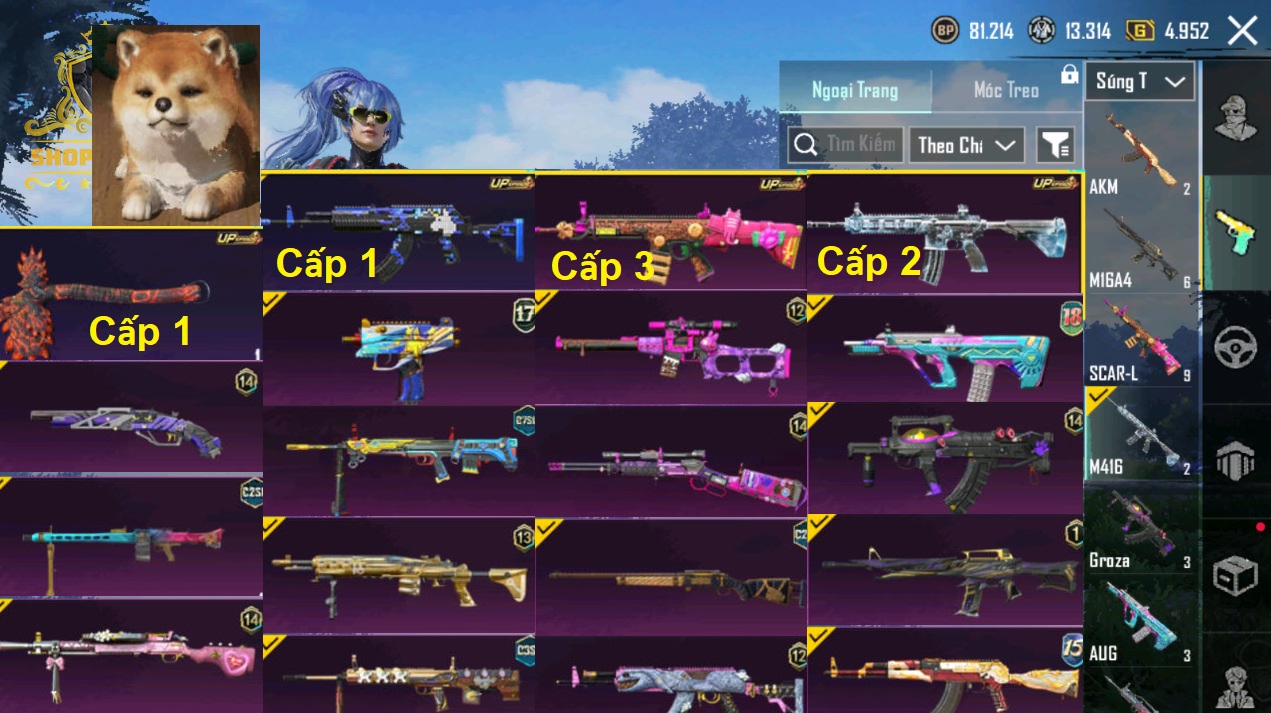This screenshot has height=713, width=1271.
Task: Expand the Theo Ch sorting dropdown
Action: 966,145
